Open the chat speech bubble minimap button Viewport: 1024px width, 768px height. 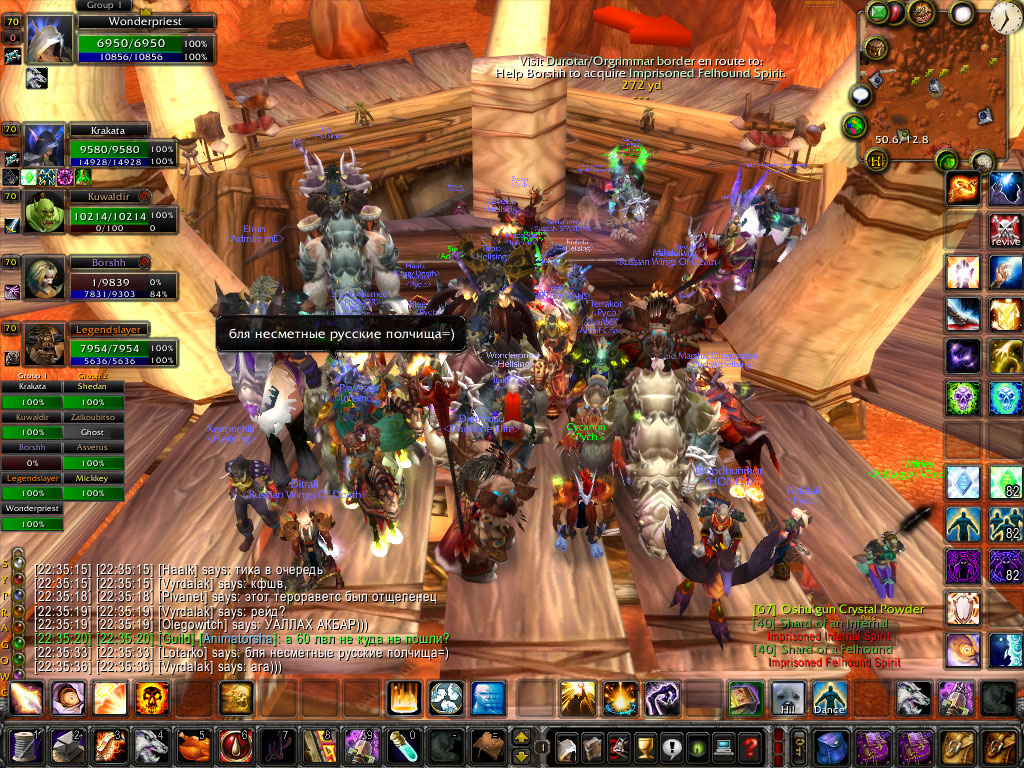[x=861, y=96]
